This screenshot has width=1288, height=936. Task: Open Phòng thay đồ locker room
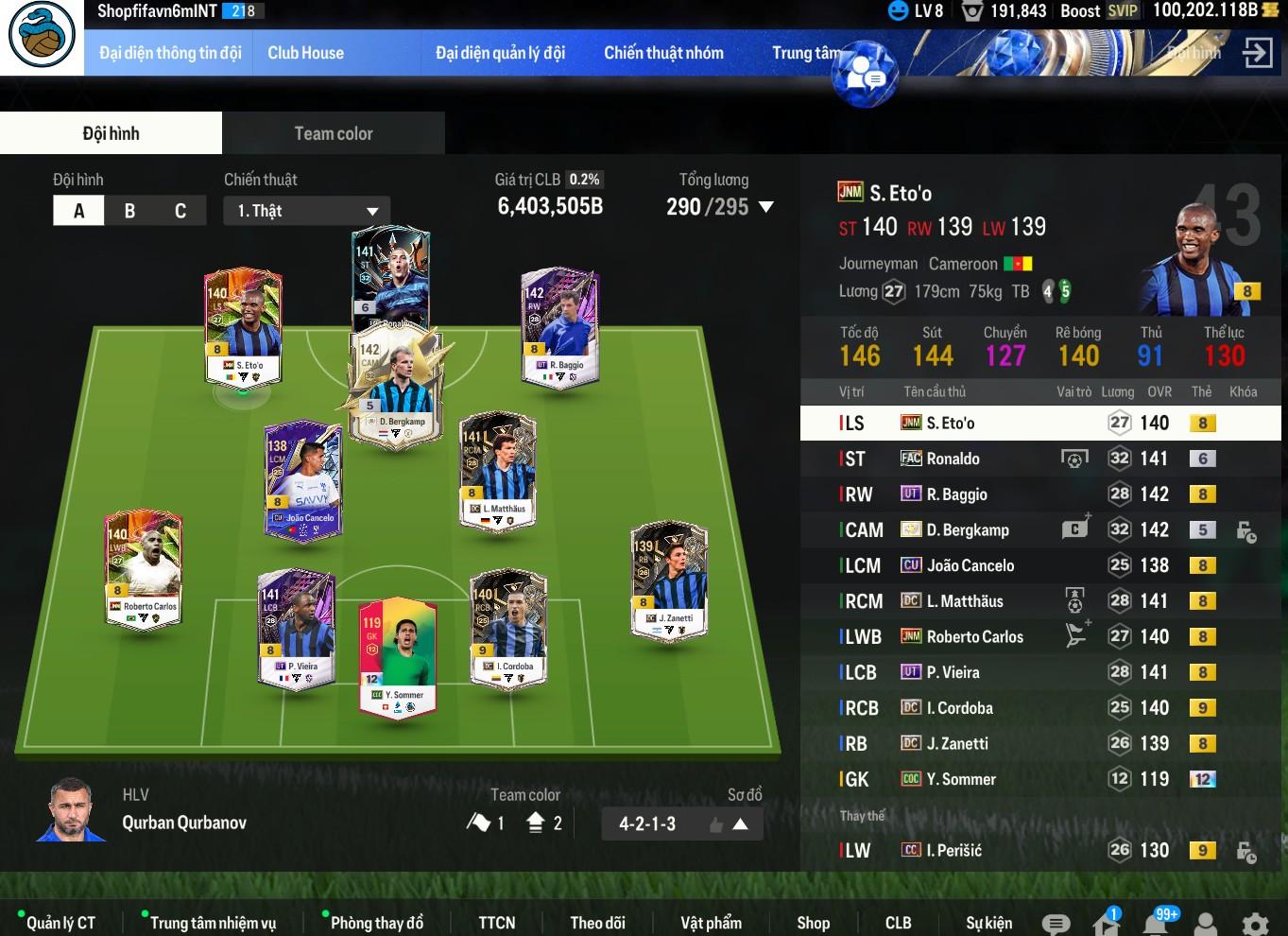click(376, 922)
